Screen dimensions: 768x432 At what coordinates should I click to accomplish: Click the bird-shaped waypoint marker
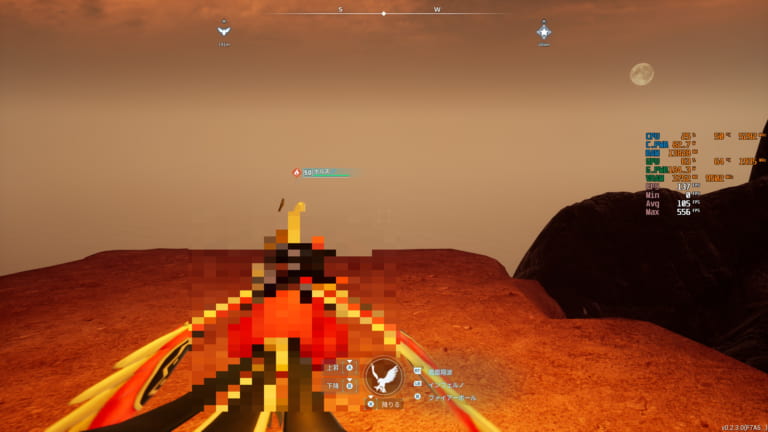click(224, 32)
